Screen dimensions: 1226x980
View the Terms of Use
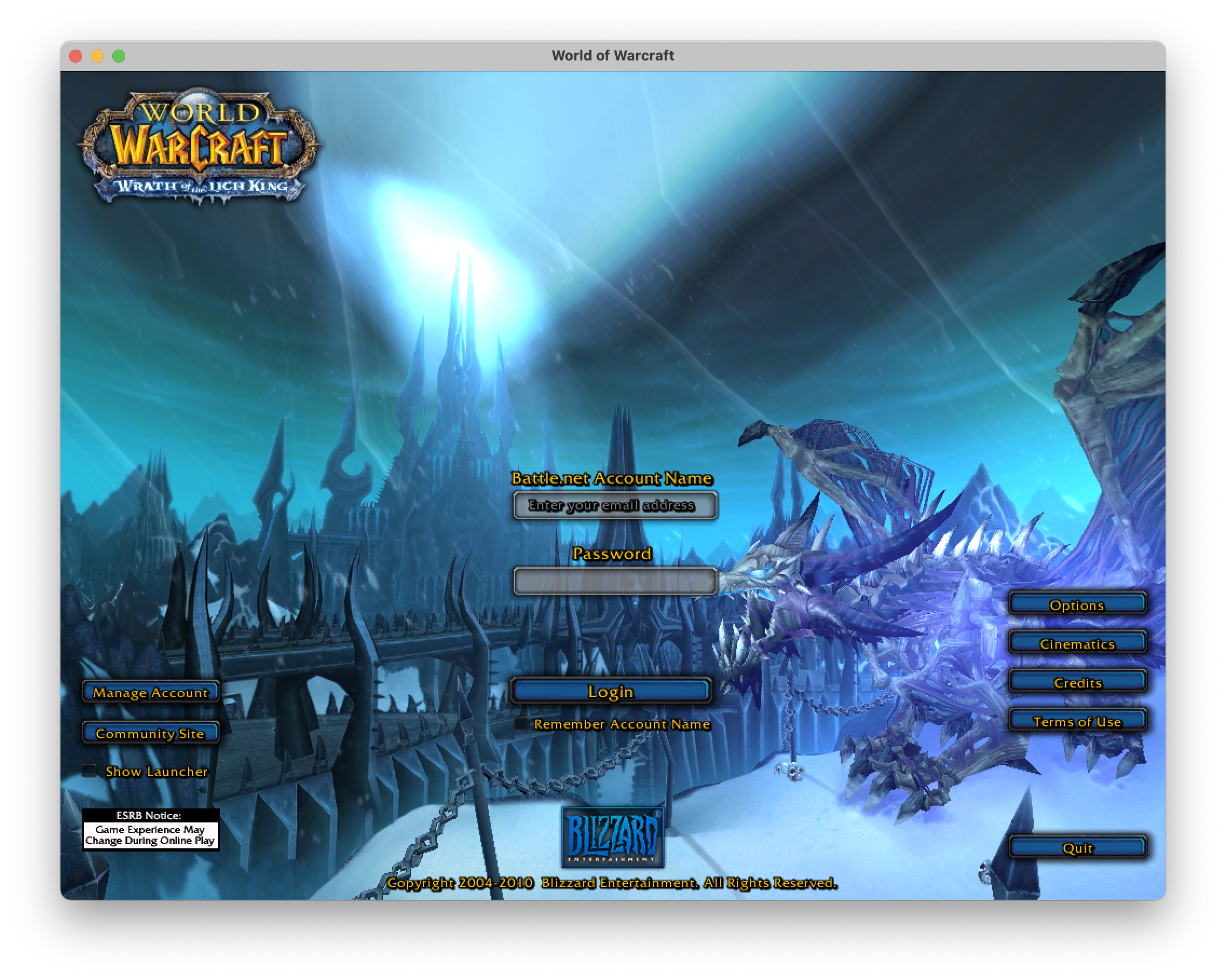coord(1077,720)
